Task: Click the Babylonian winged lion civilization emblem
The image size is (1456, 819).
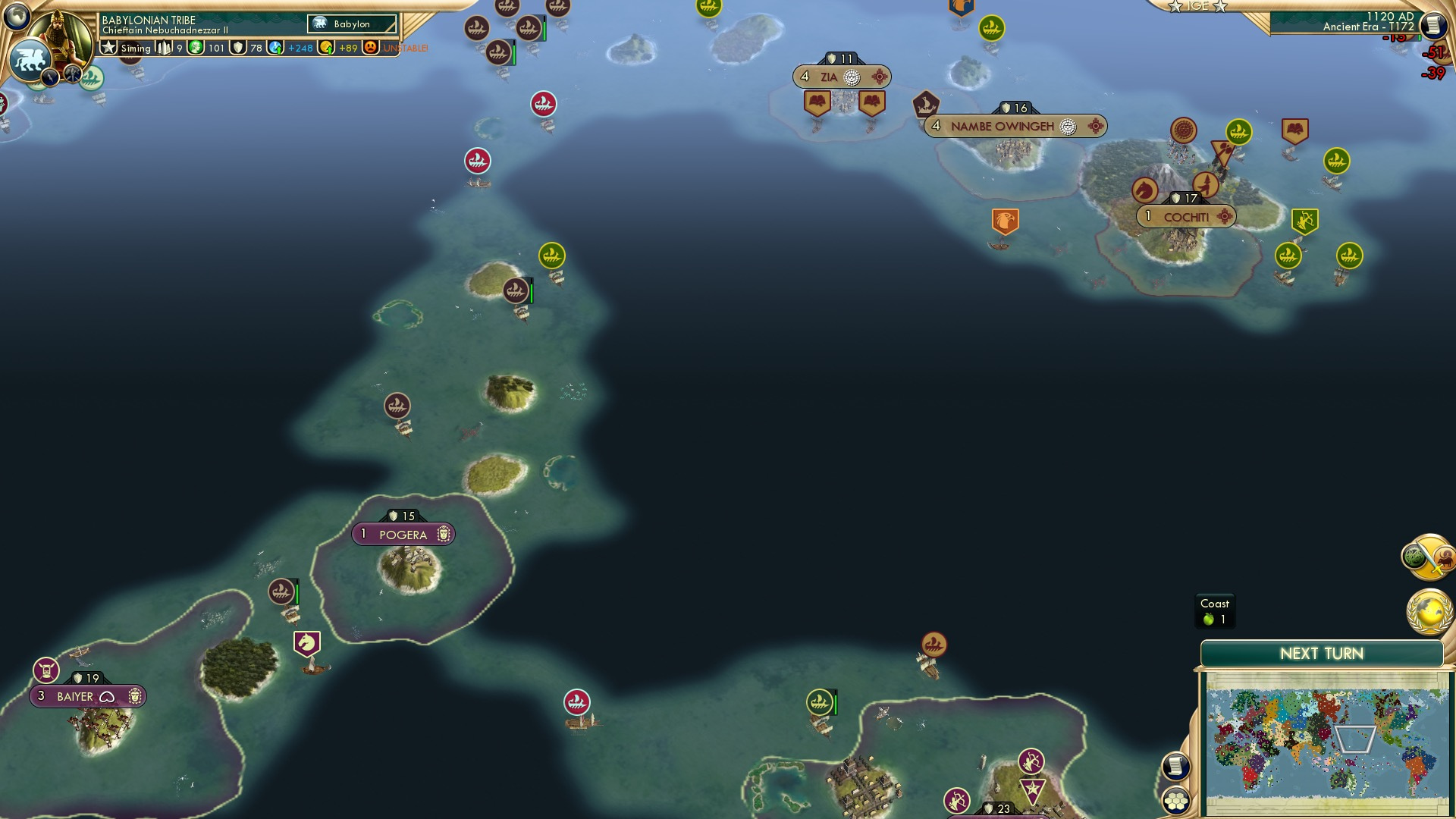Action: pyautogui.click(x=28, y=59)
